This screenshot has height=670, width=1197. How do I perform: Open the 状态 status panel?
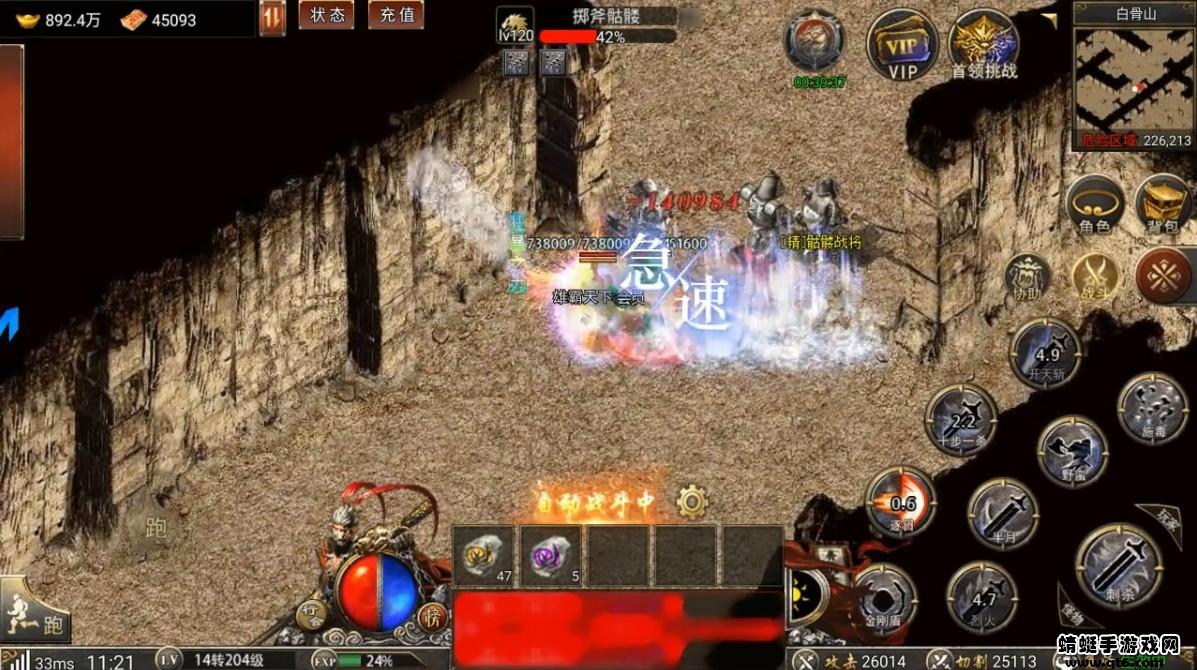point(326,15)
